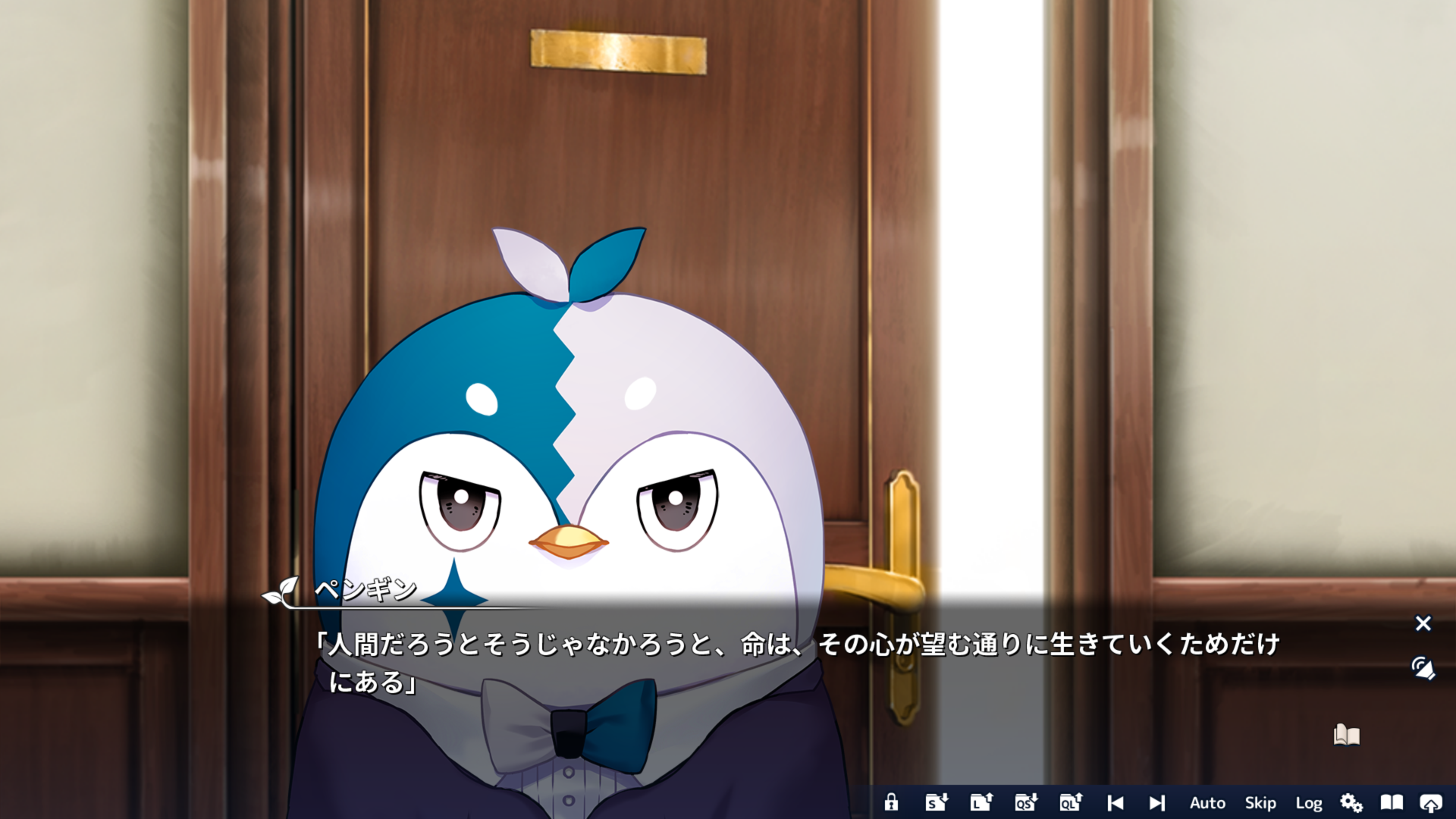The height and width of the screenshot is (819, 1456).
Task: Open the save screen with the S icon
Action: (x=937, y=802)
